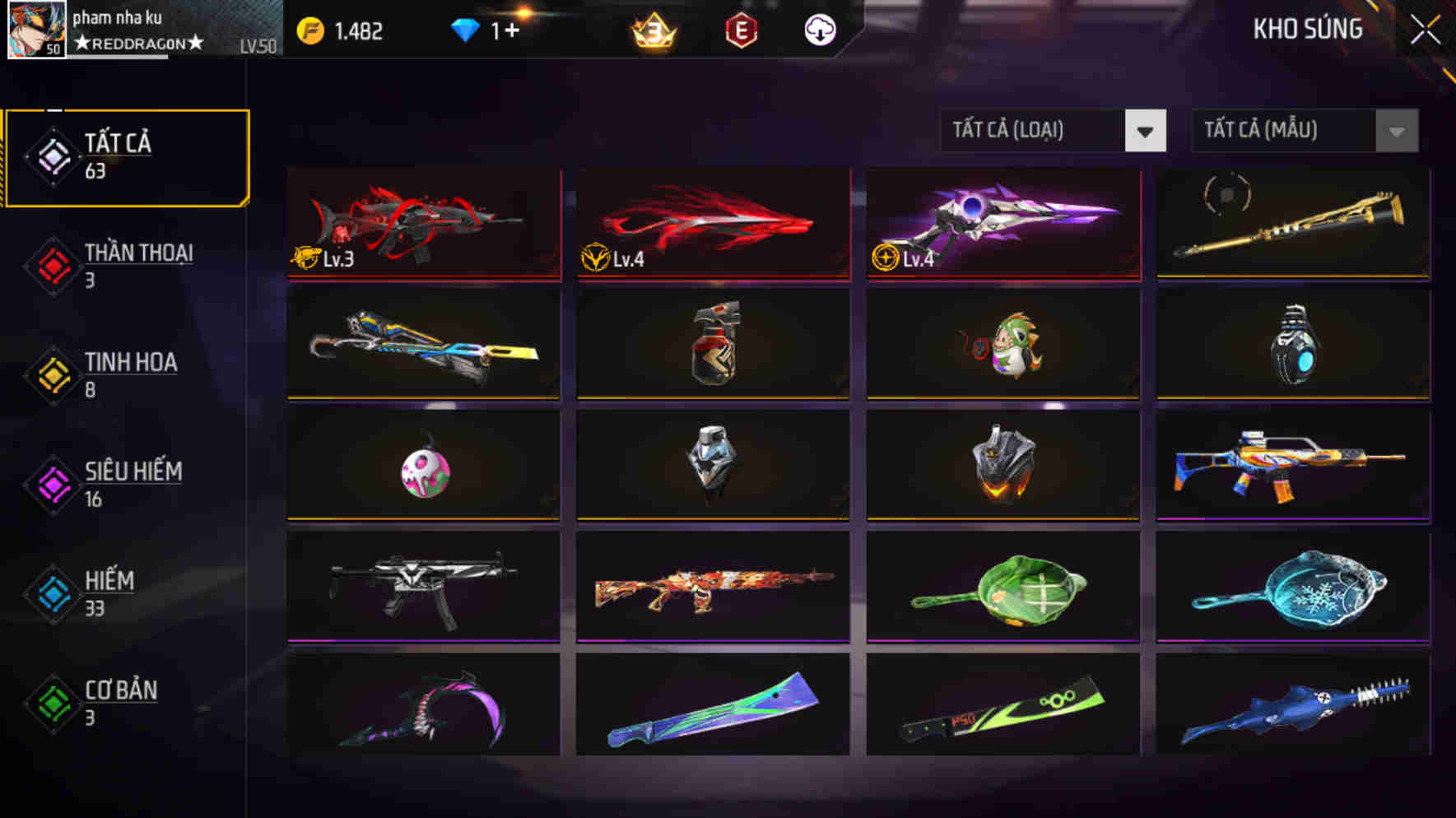The height and width of the screenshot is (818, 1456).
Task: Click the KHO SÚNG title label
Action: point(1309,28)
